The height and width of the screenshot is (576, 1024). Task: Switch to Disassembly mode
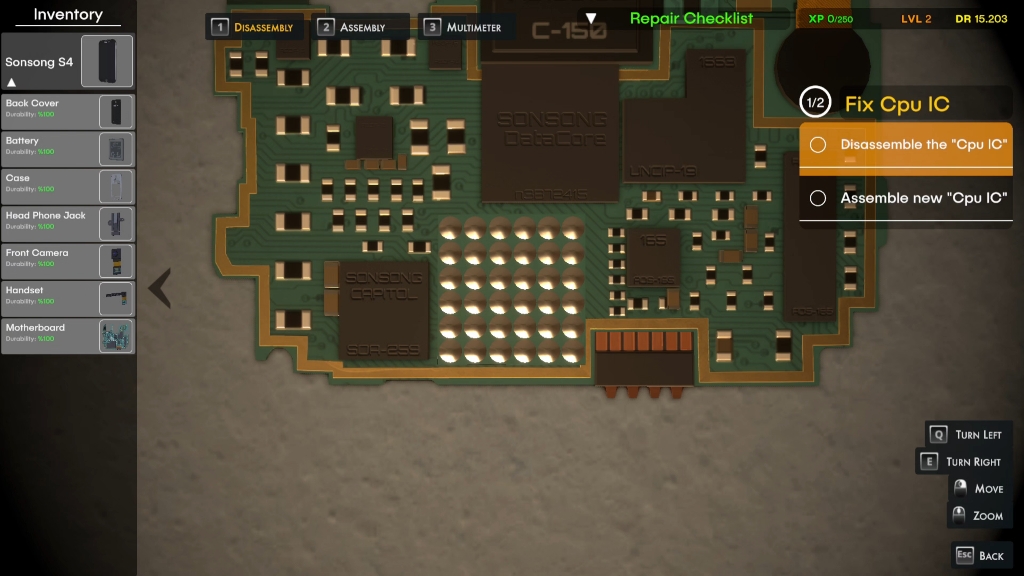(x=255, y=27)
